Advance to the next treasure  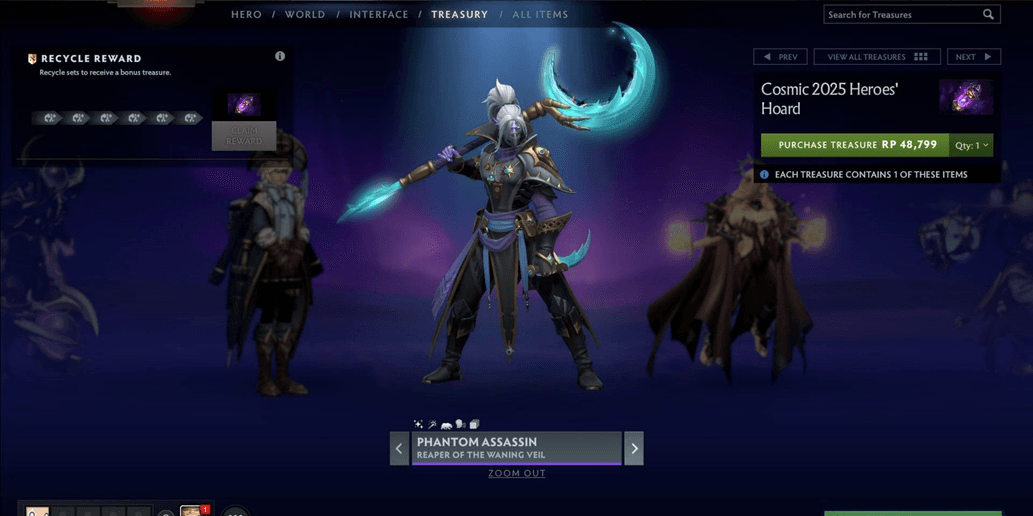[973, 57]
